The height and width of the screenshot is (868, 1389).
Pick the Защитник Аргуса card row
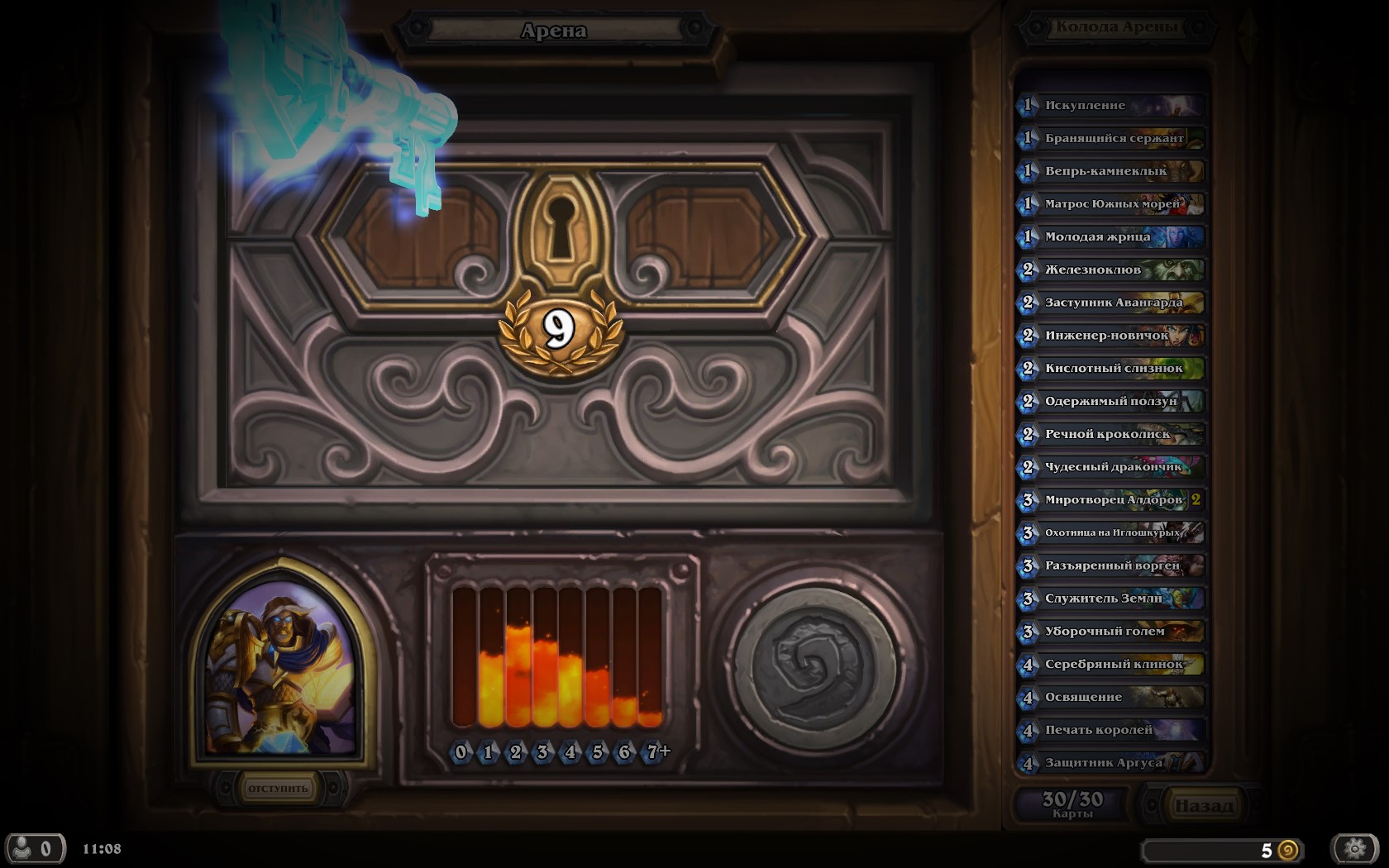[x=1110, y=762]
